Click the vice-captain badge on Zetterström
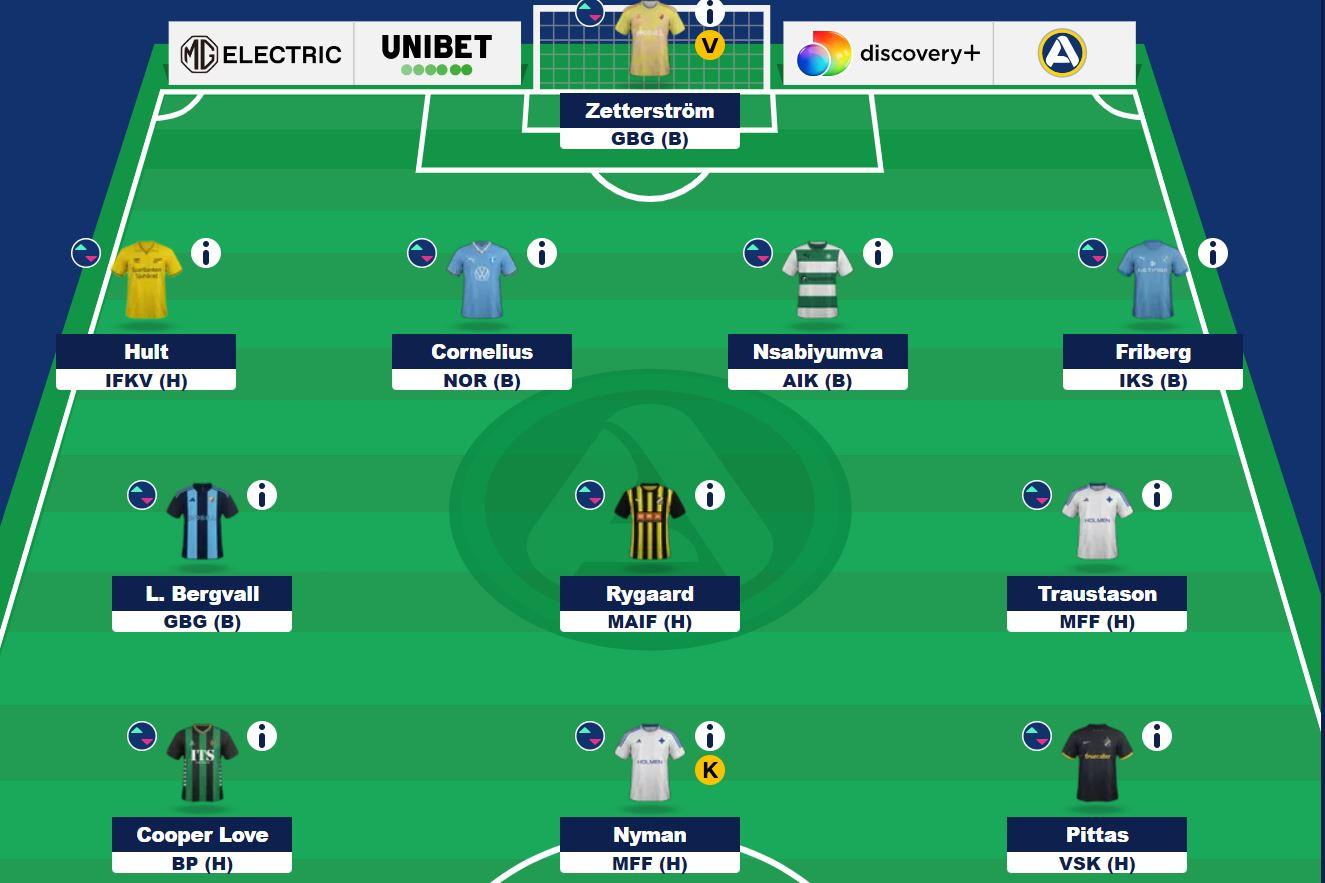The height and width of the screenshot is (883, 1325). pos(710,45)
